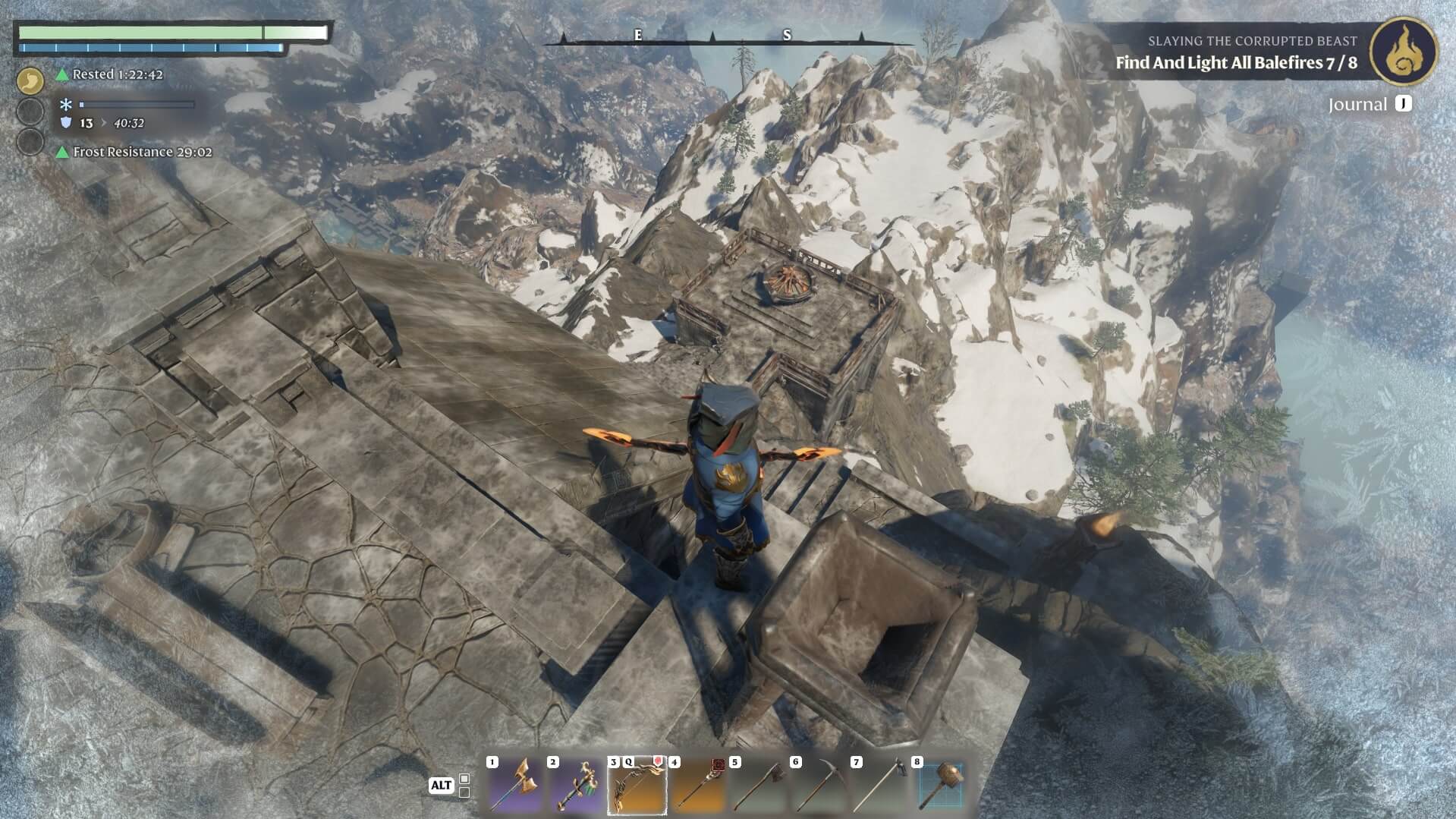Select the magic staff in slot 4
Viewport: 1456px width, 819px height.
[697, 786]
